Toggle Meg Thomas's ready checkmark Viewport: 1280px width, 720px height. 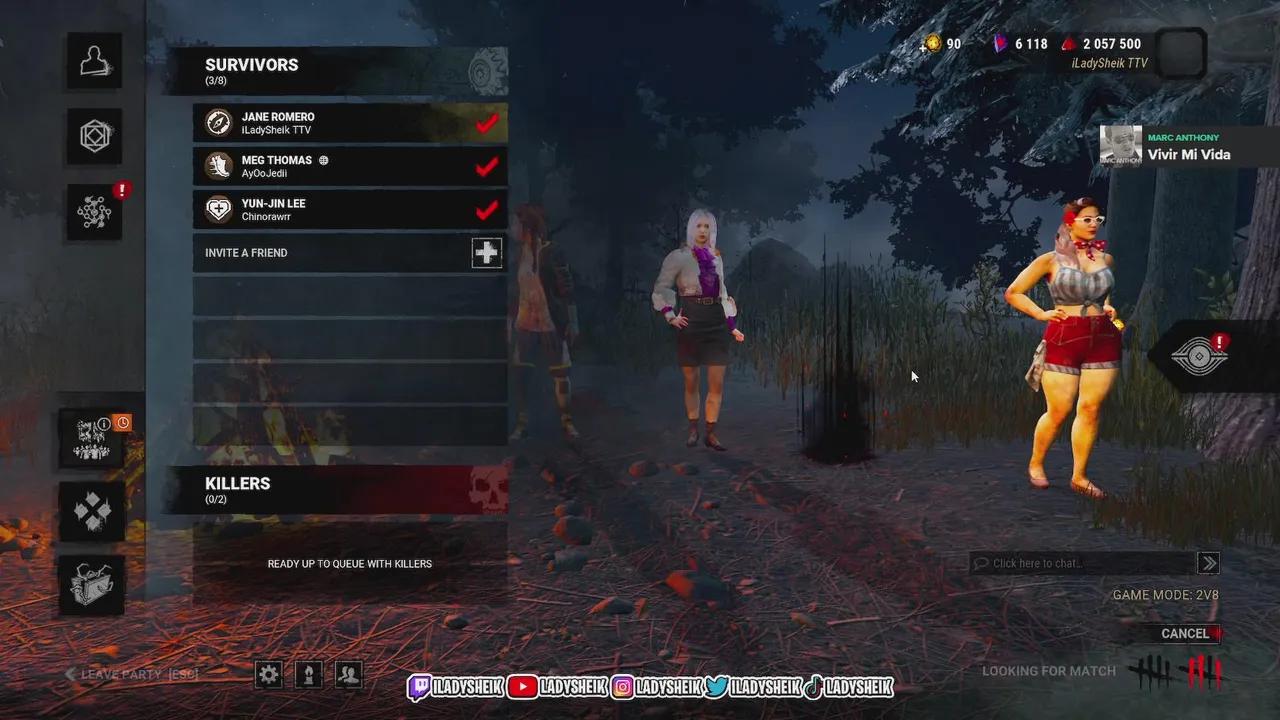tap(486, 166)
